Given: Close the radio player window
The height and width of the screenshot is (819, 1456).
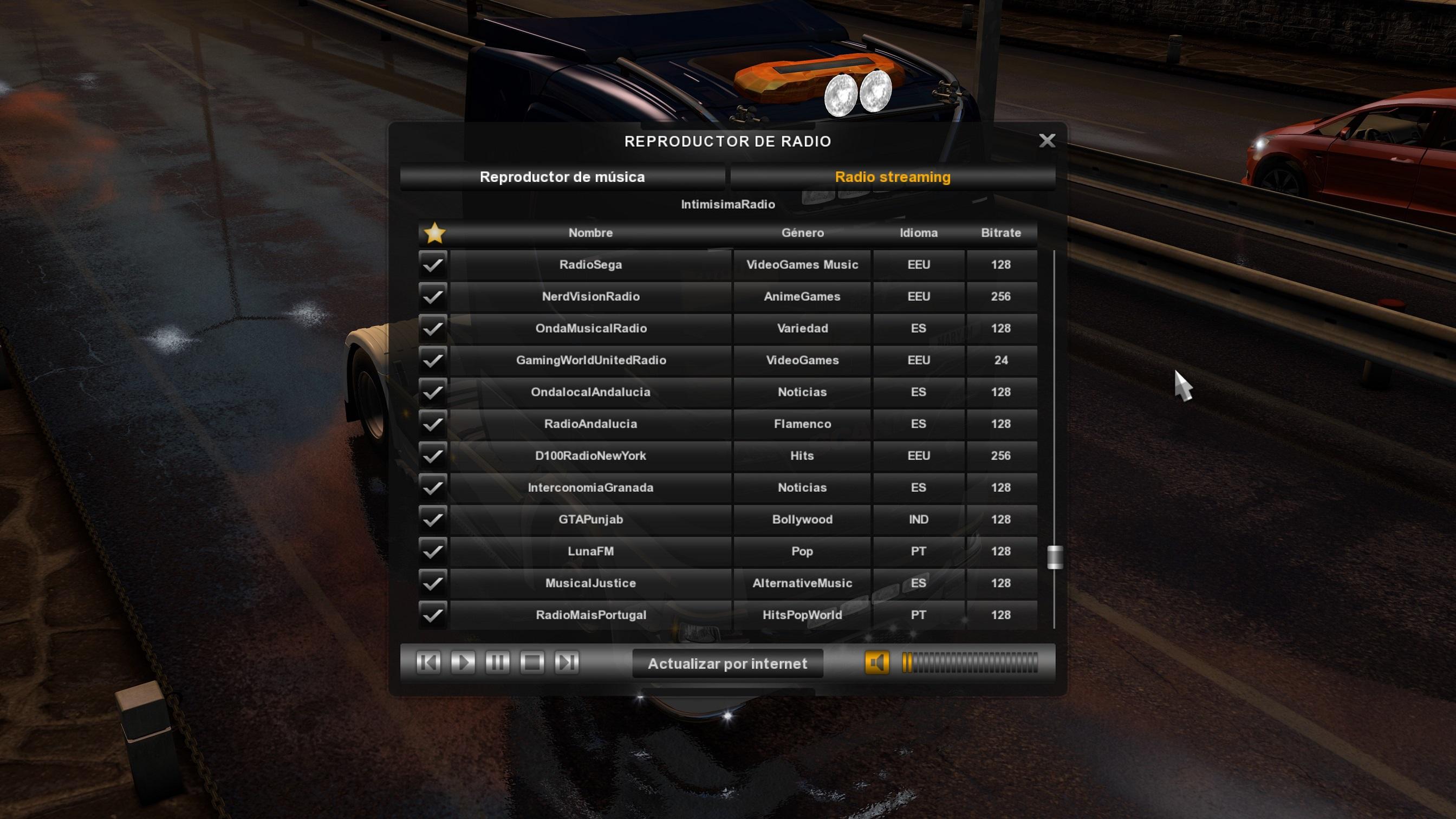Looking at the screenshot, I should [1047, 141].
